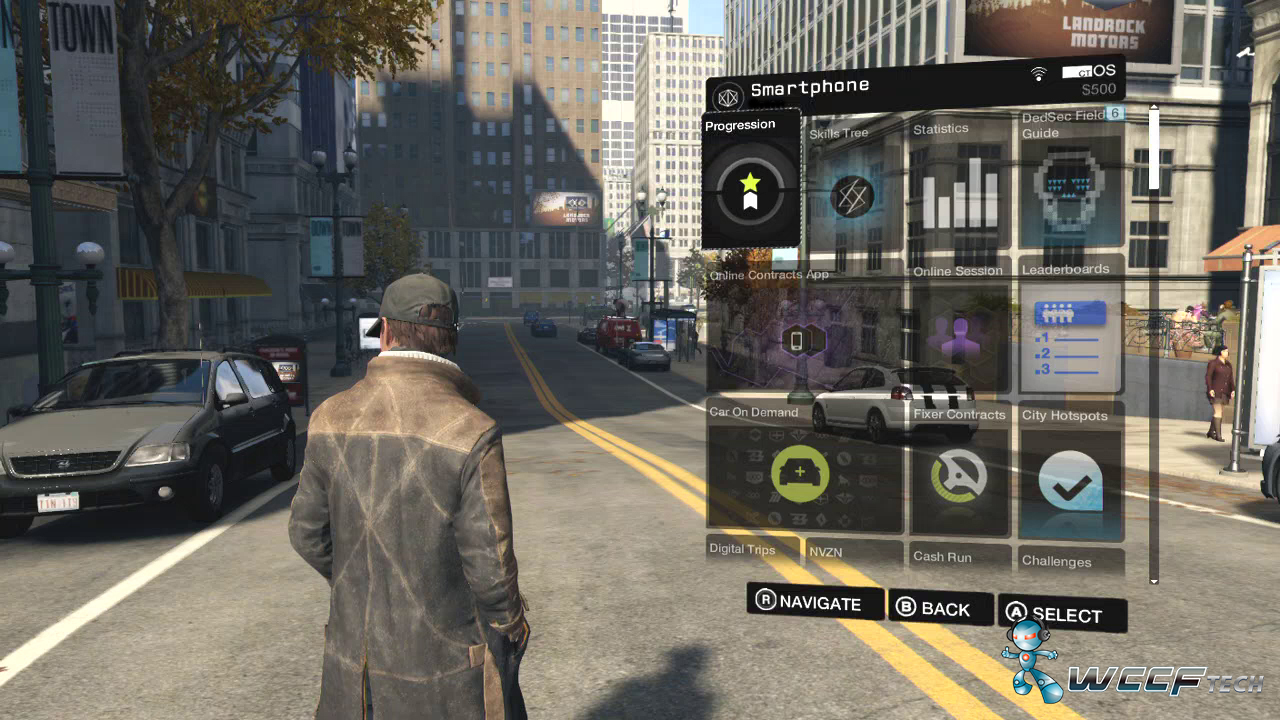Open the City Hotspots checkmark app
The image size is (1280, 720).
click(x=1071, y=477)
